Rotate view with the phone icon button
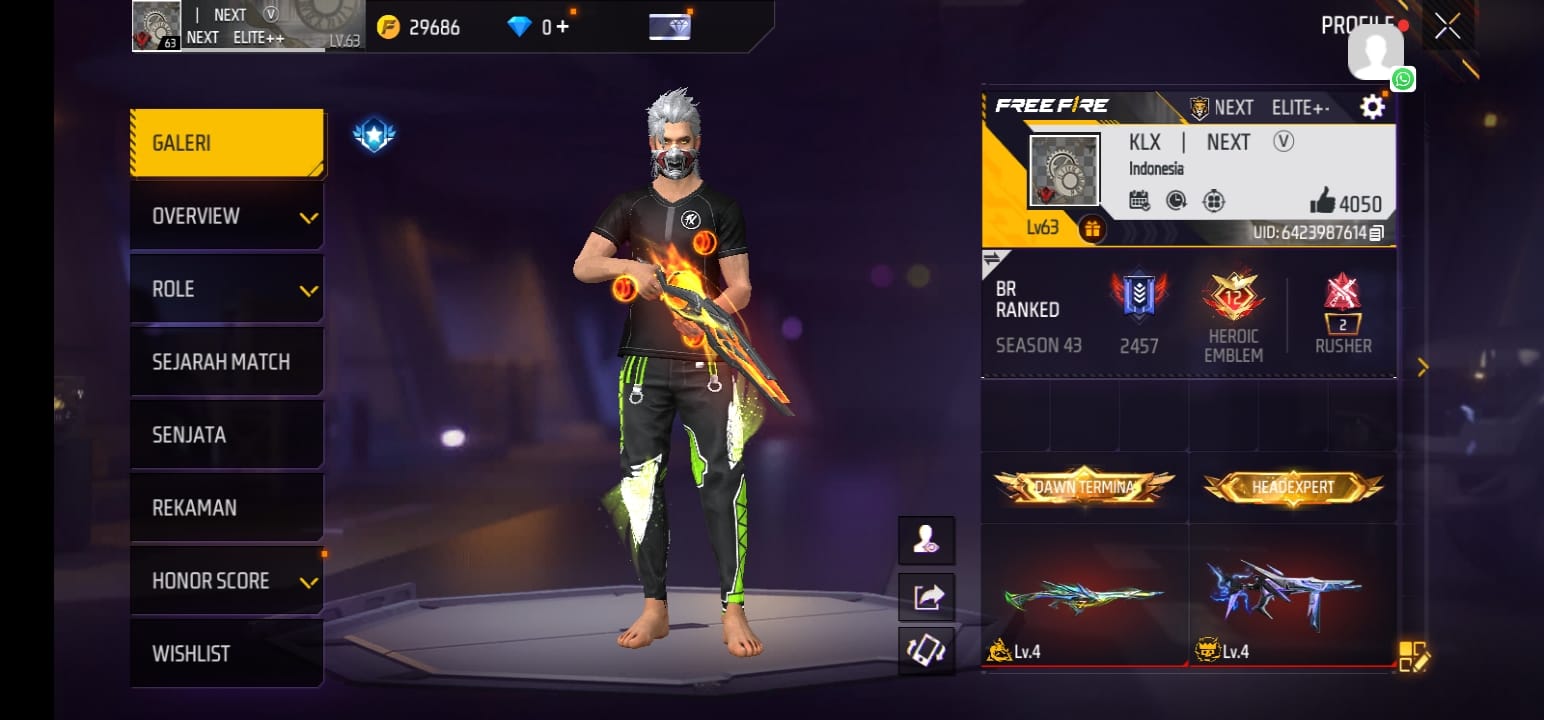 pos(927,650)
